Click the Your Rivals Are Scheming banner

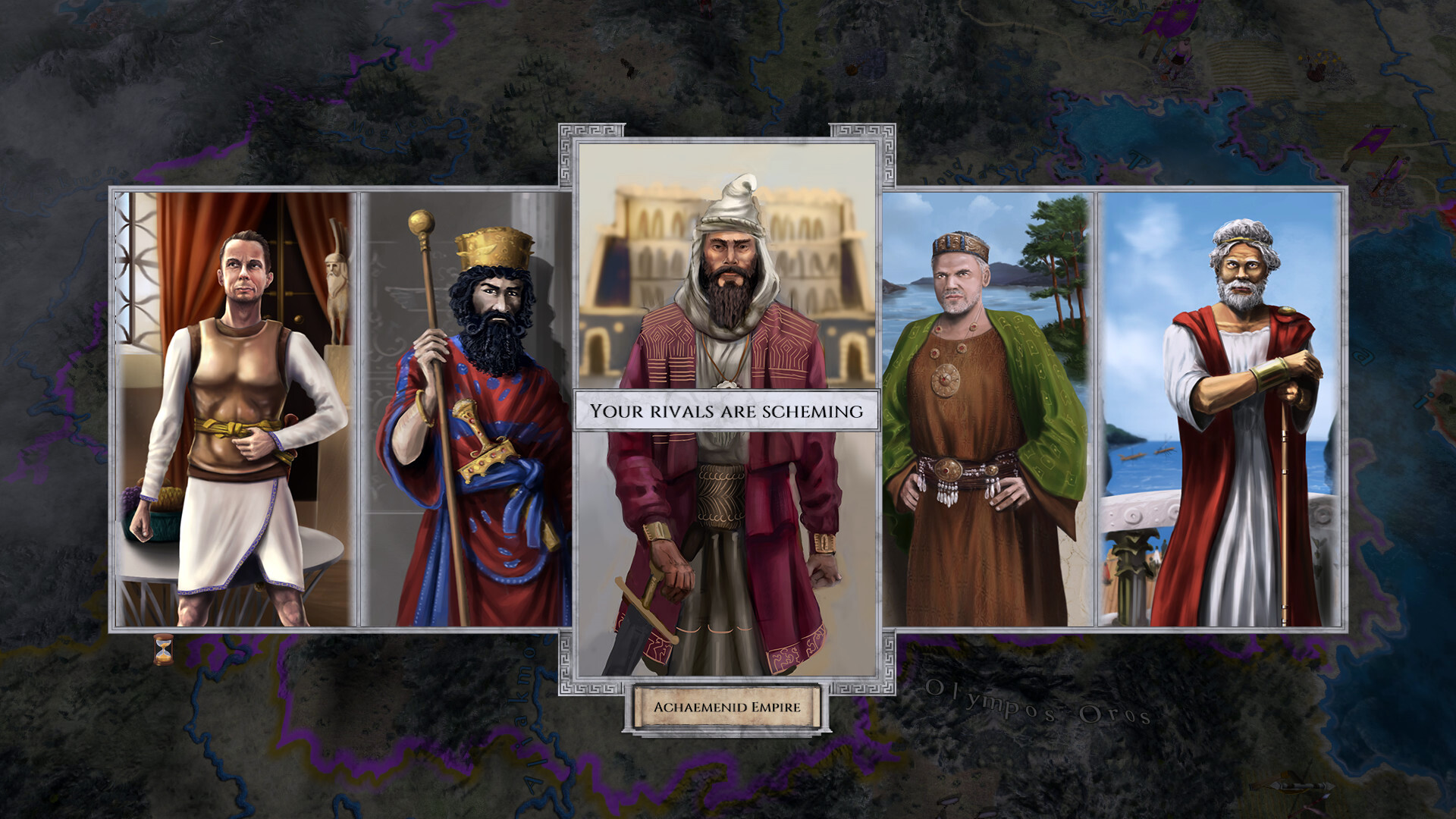tap(728, 410)
